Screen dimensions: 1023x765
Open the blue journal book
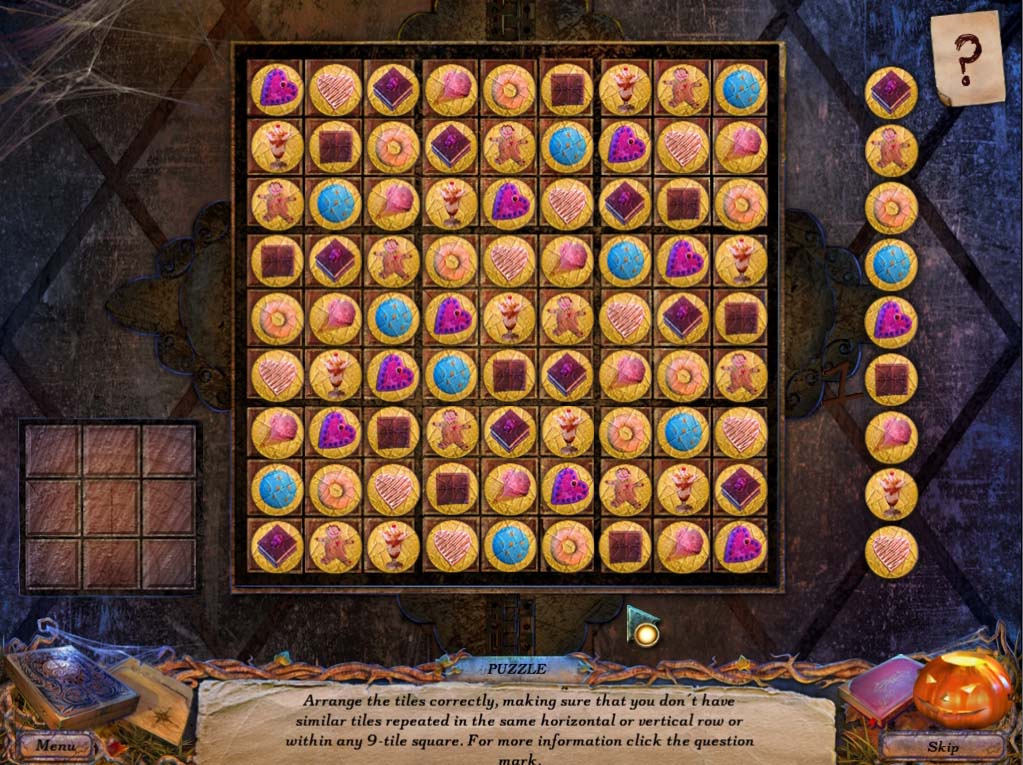(x=69, y=685)
